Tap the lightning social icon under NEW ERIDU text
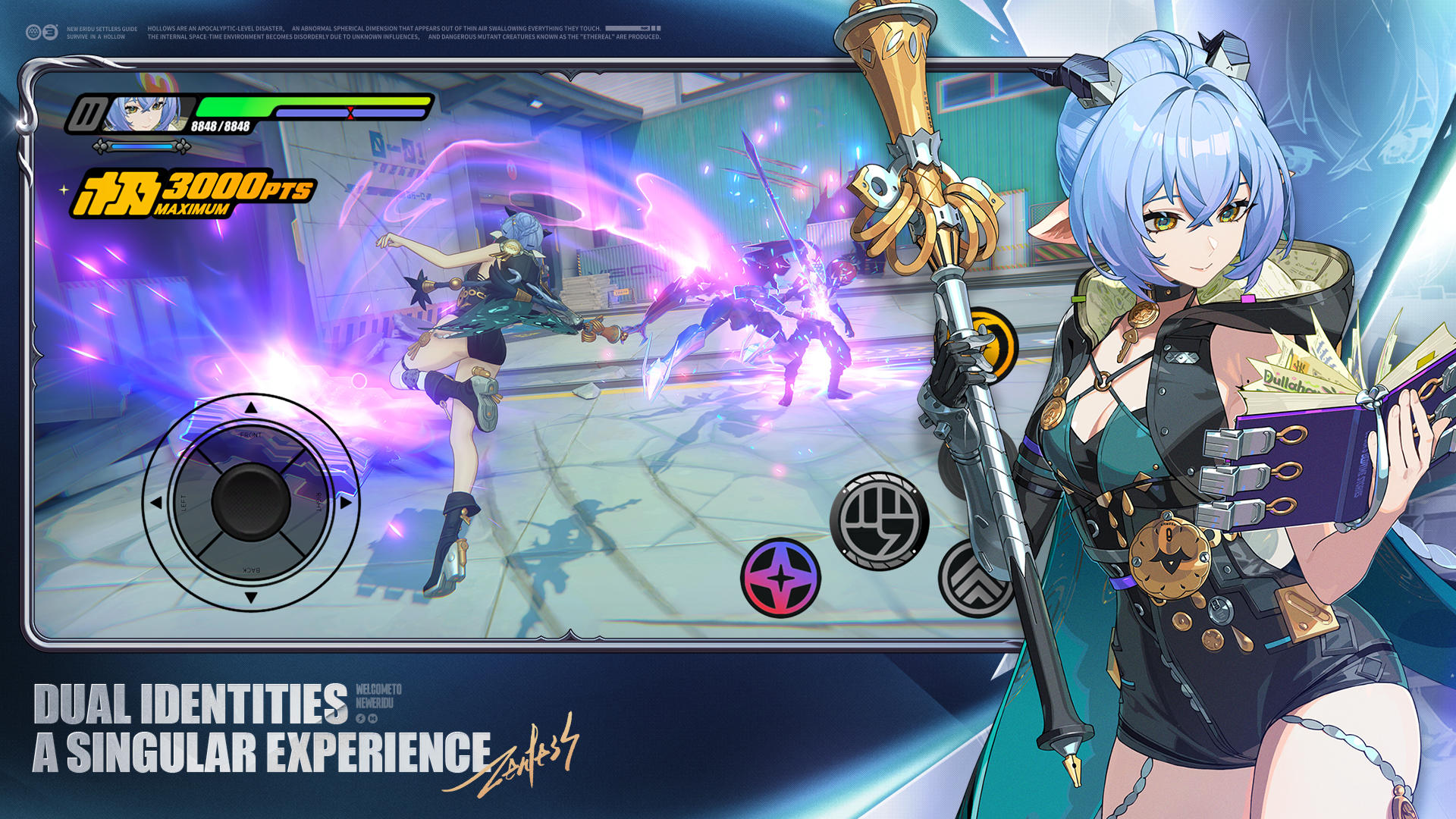Image resolution: width=1456 pixels, height=819 pixels. (x=360, y=719)
